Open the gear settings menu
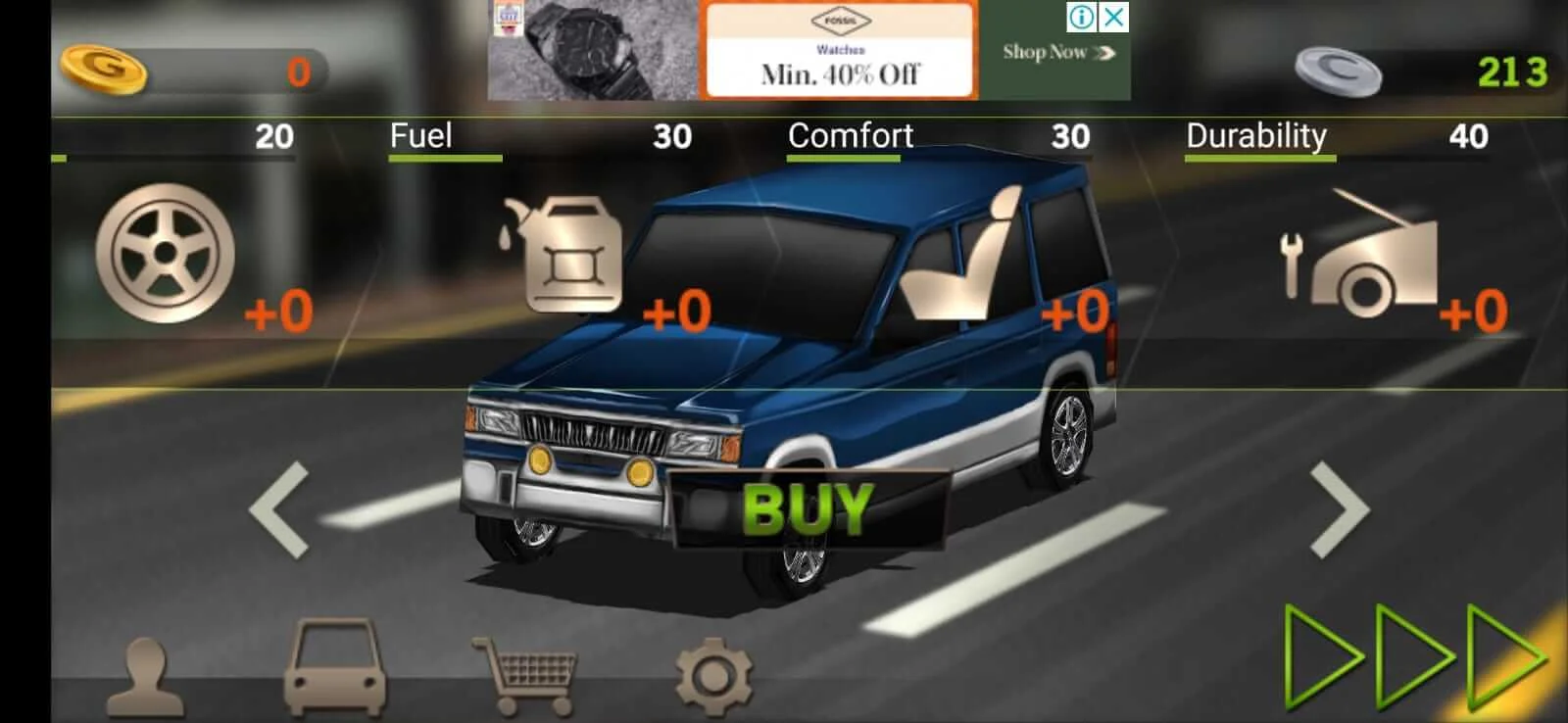 coord(714,675)
